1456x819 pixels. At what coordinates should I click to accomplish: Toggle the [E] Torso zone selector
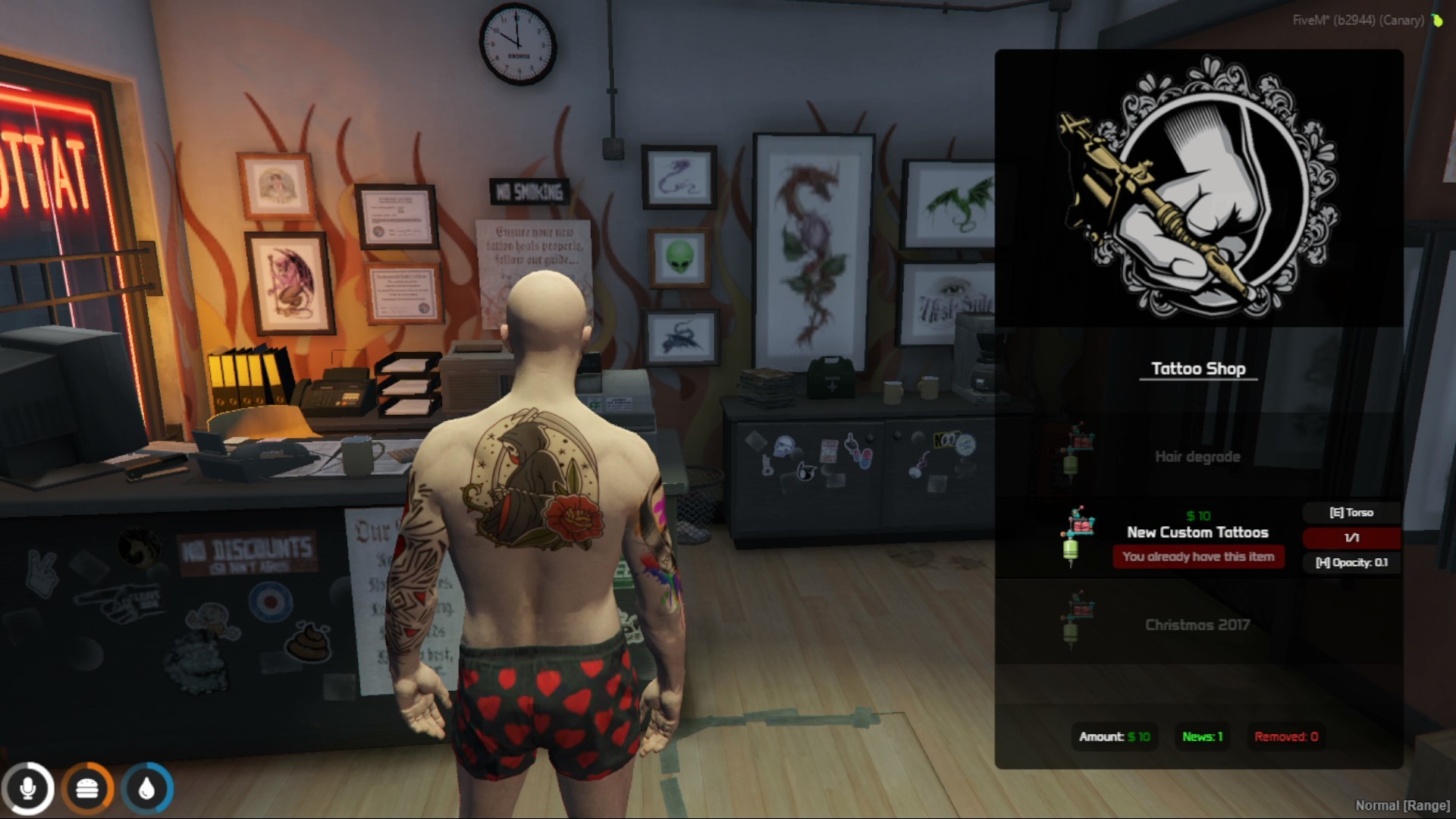click(1351, 512)
